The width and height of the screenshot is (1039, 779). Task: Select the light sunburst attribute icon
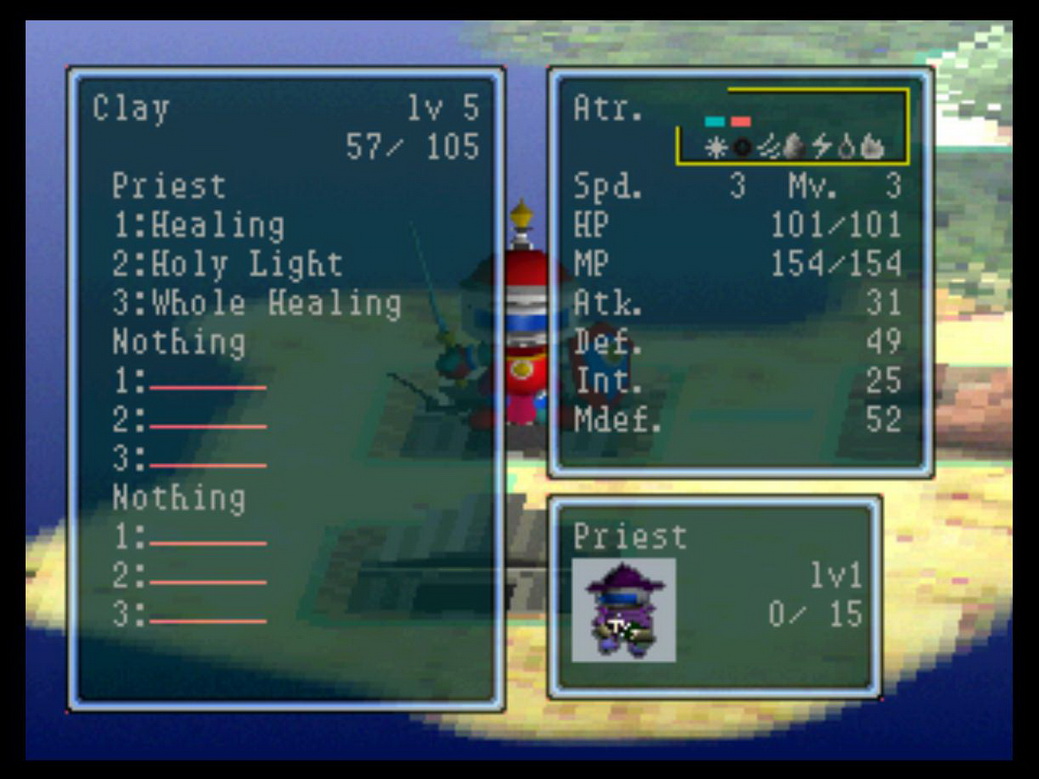[716, 148]
